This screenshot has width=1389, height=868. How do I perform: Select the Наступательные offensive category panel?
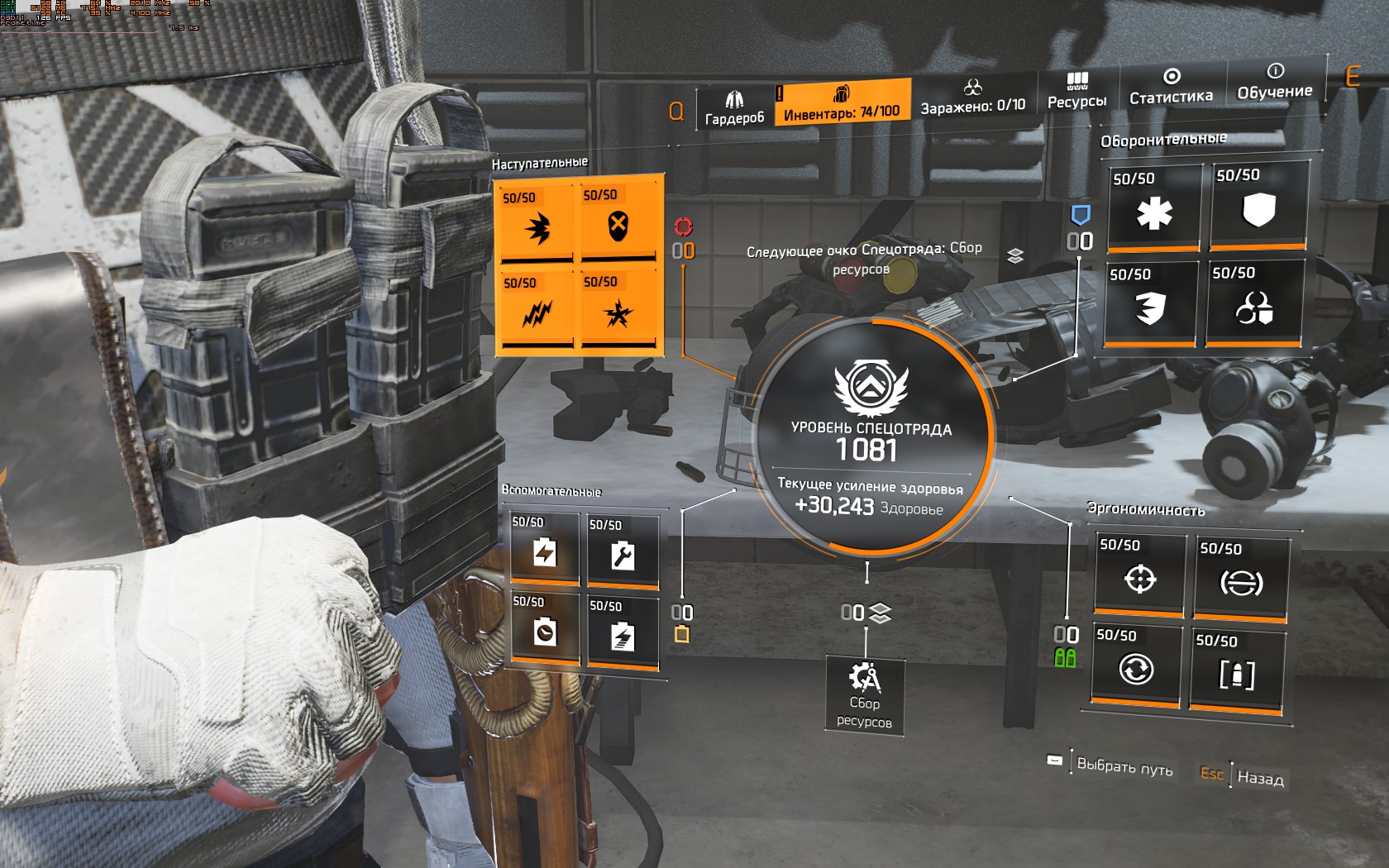tap(579, 266)
